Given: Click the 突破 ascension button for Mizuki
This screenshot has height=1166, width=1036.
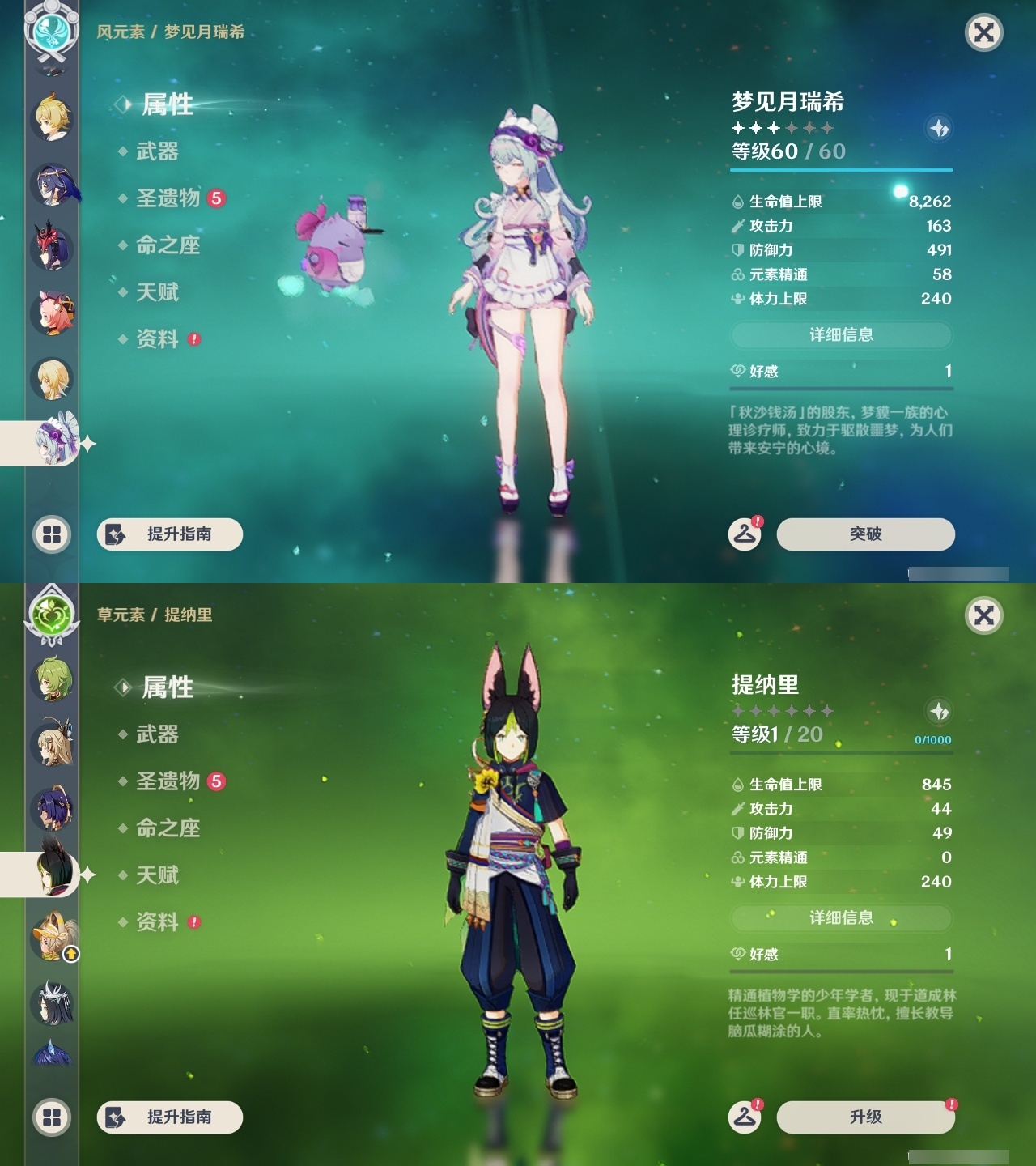Looking at the screenshot, I should click(864, 534).
